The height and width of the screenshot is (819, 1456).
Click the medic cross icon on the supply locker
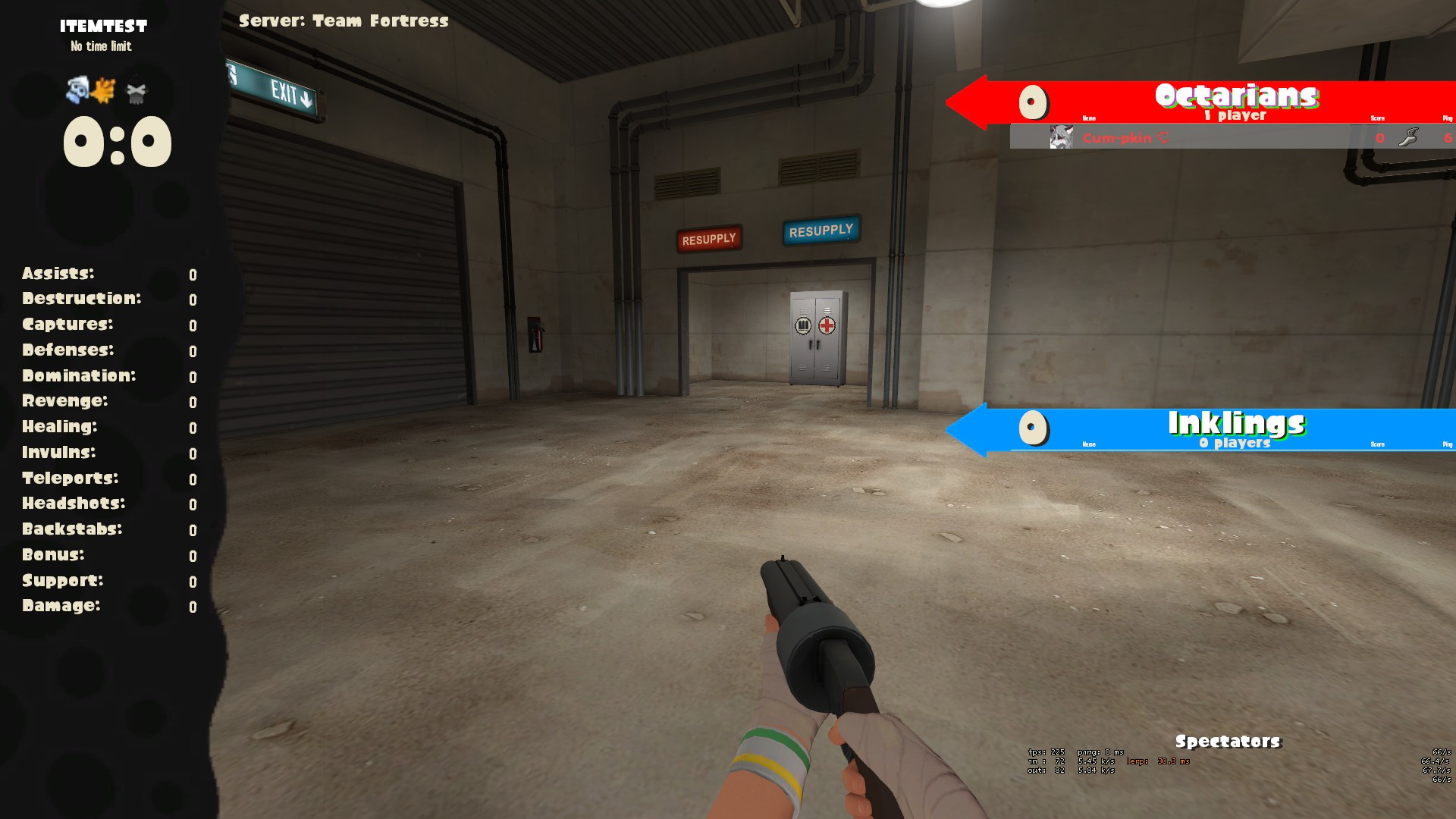(827, 325)
